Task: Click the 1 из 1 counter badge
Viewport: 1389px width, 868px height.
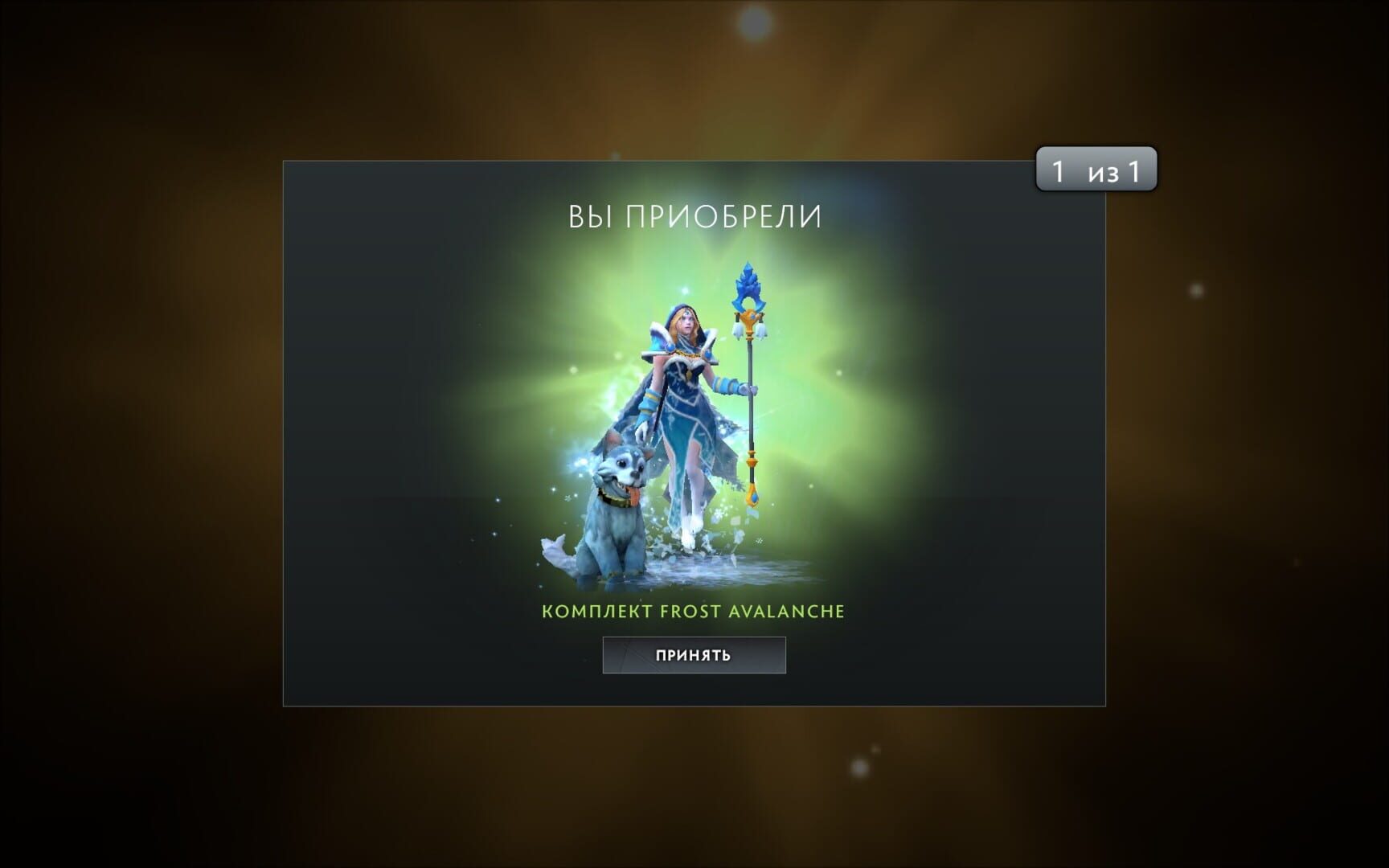Action: point(1096,170)
